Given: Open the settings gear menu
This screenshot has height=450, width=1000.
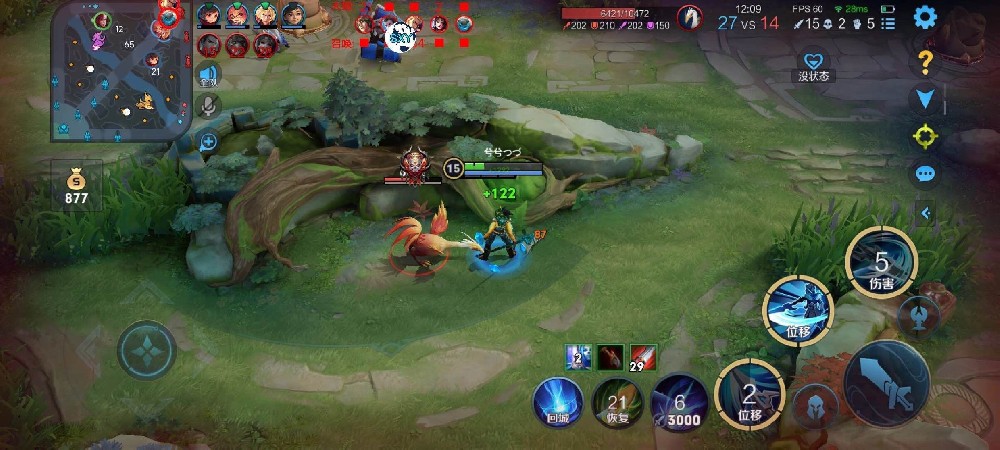Looking at the screenshot, I should [925, 17].
